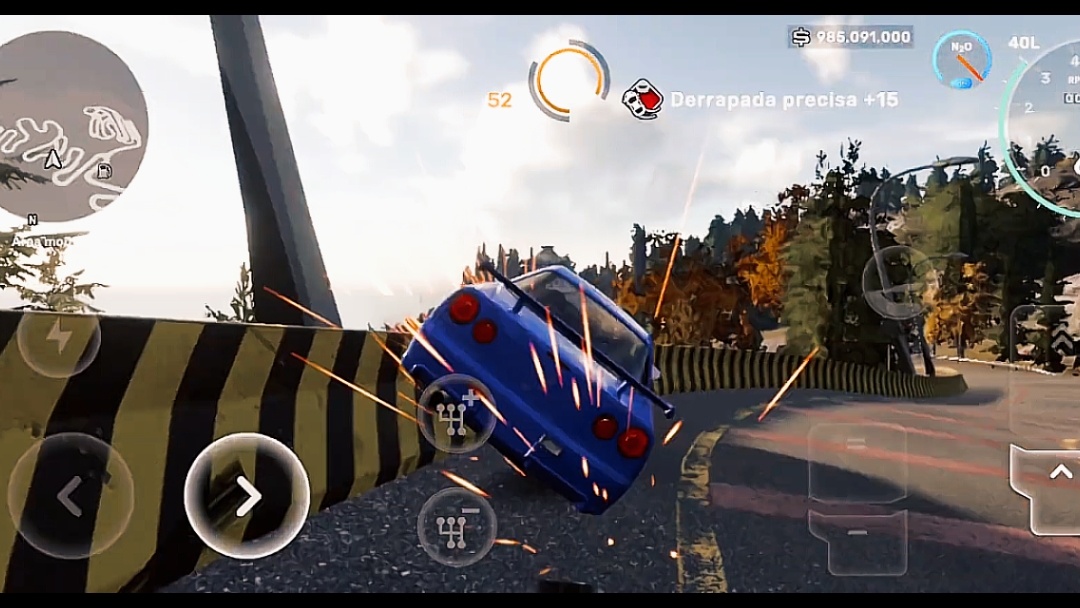This screenshot has width=1080, height=608.
Task: Activate the N2O nitro gauge
Action: [962, 58]
